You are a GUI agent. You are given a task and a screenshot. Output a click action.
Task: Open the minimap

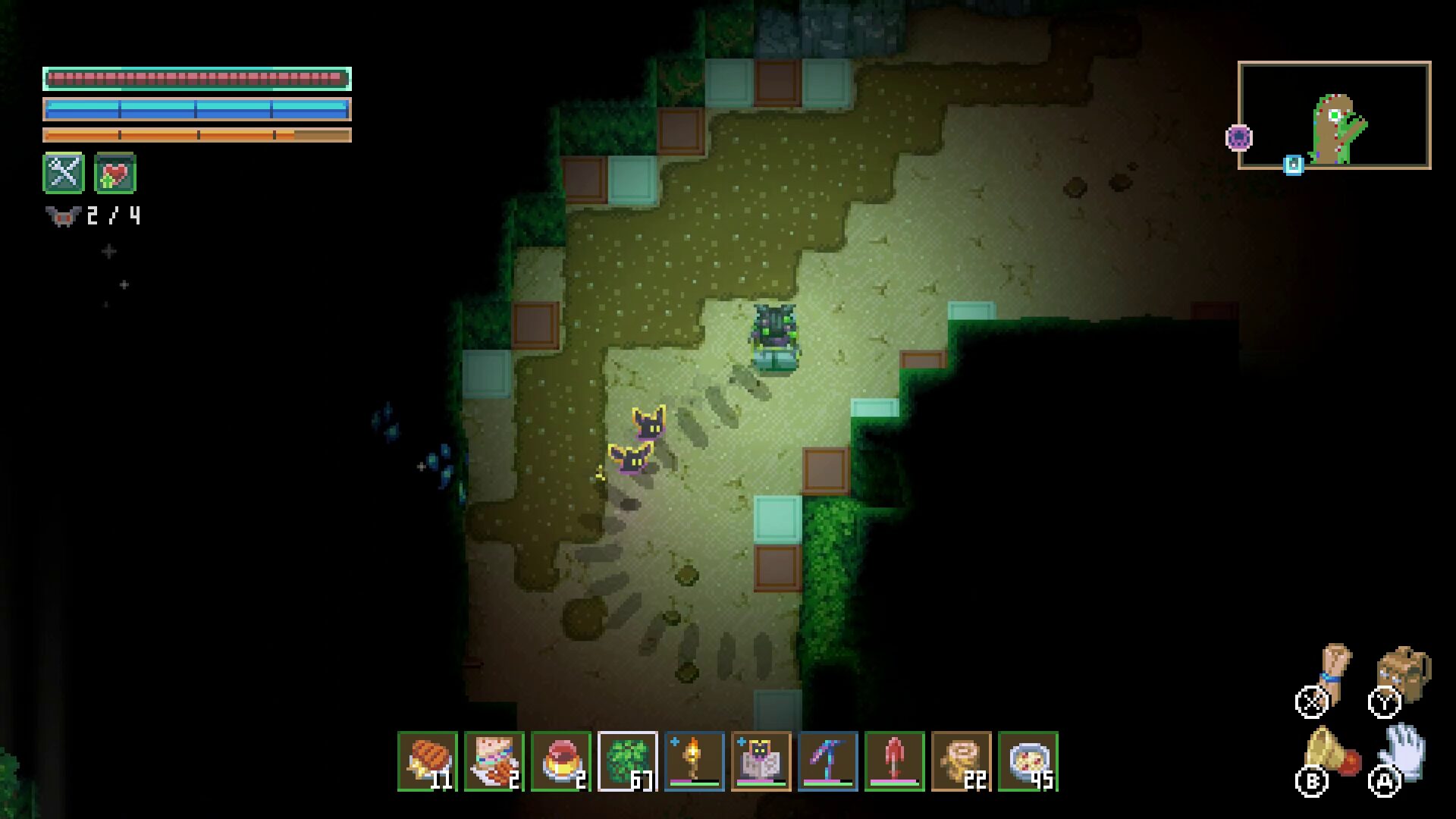coord(1335,115)
